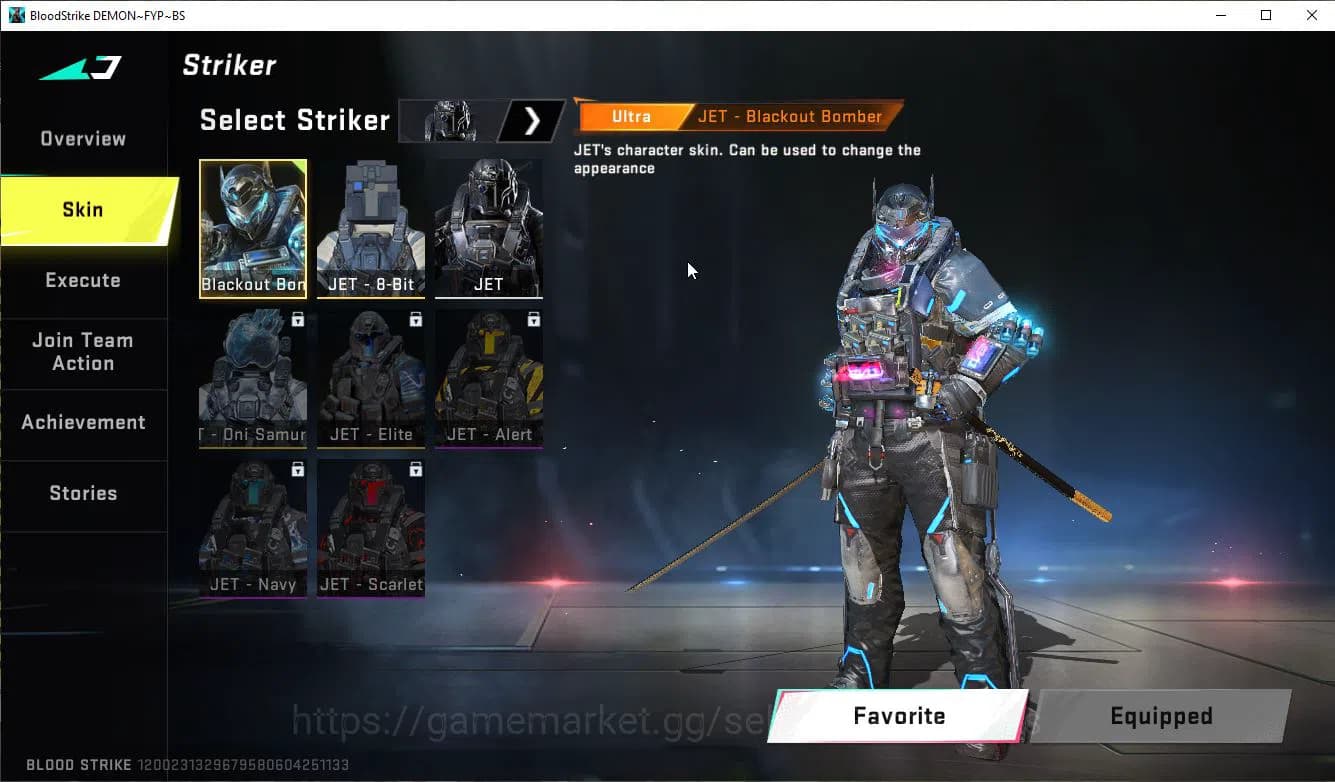This screenshot has width=1335, height=782.
Task: Open the Stories section
Action: 83,492
